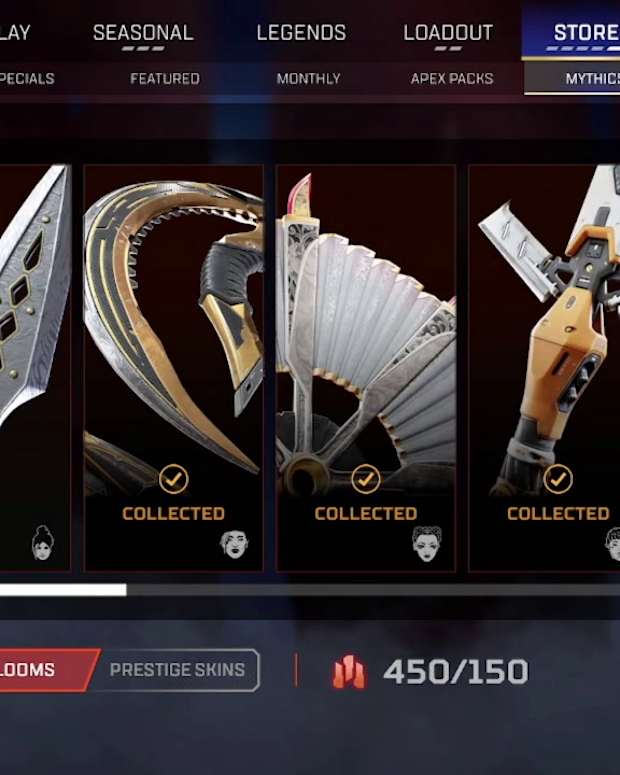Select the gold curved sickle heirloom card

pos(173,367)
